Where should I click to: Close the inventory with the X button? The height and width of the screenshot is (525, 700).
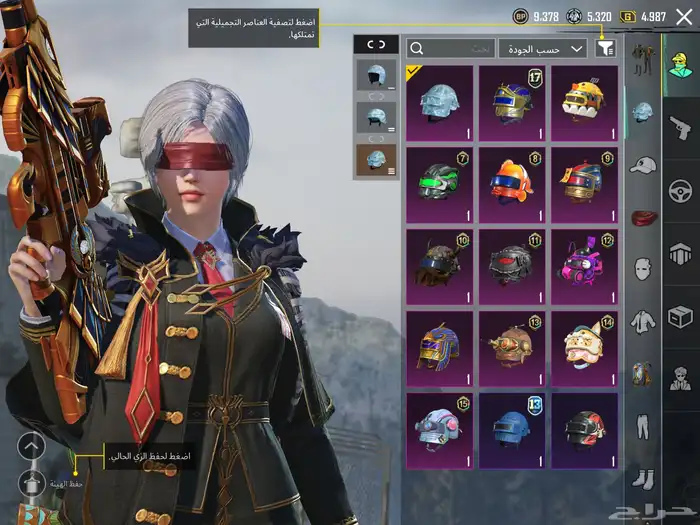tap(684, 16)
